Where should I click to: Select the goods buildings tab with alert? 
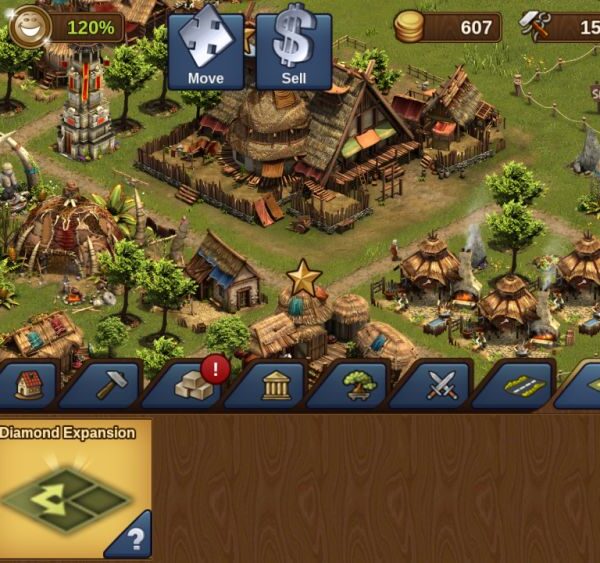pos(193,385)
